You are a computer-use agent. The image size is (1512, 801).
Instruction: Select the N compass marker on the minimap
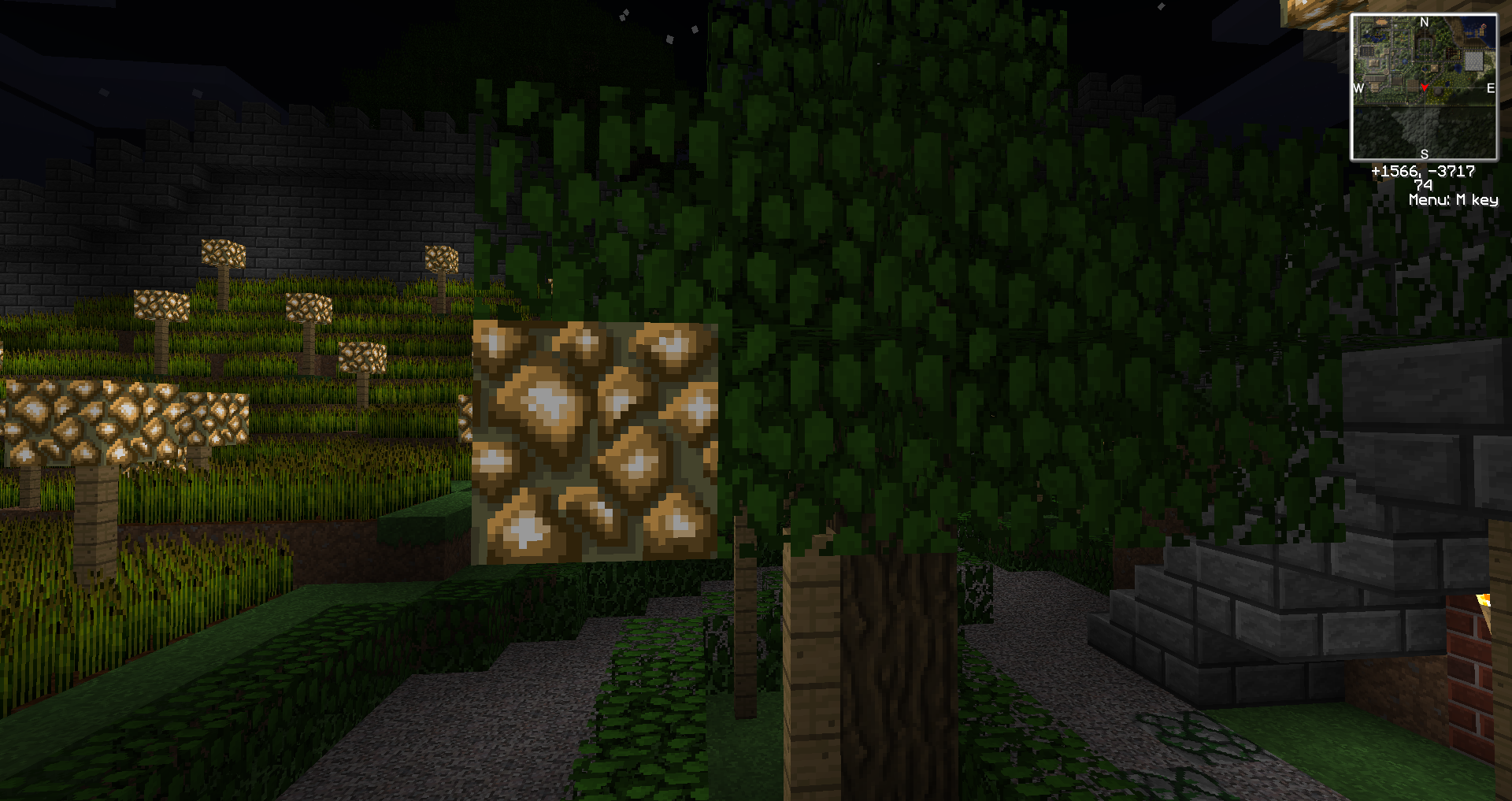coord(1425,22)
